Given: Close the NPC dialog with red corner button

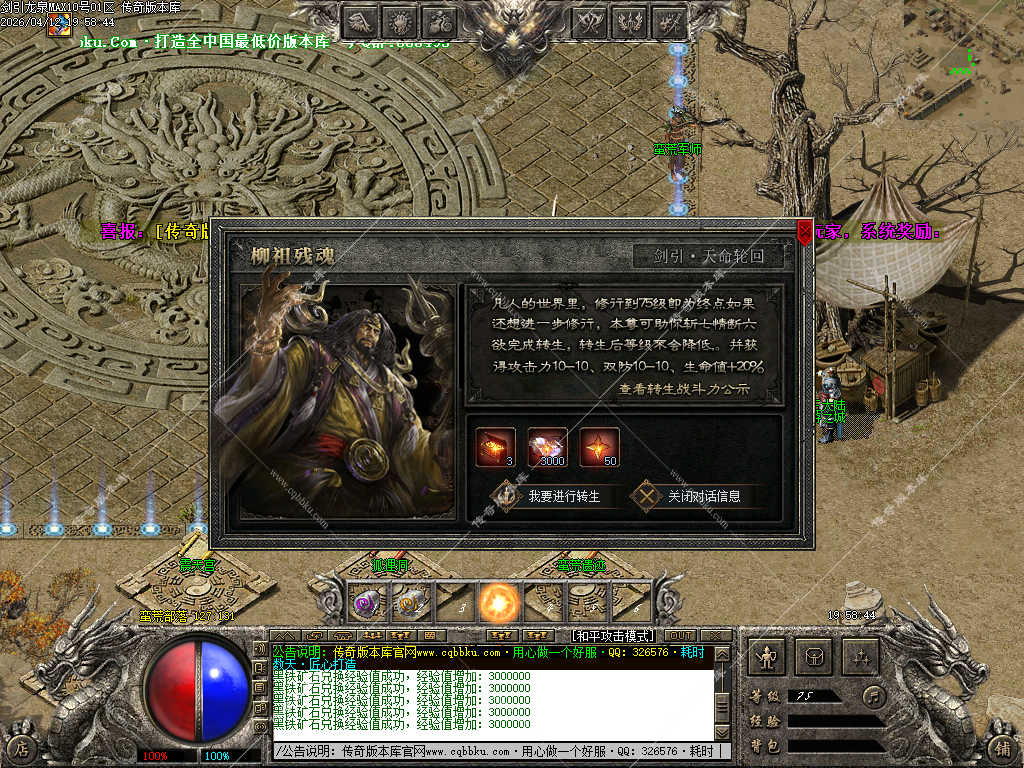Looking at the screenshot, I should coord(804,233).
